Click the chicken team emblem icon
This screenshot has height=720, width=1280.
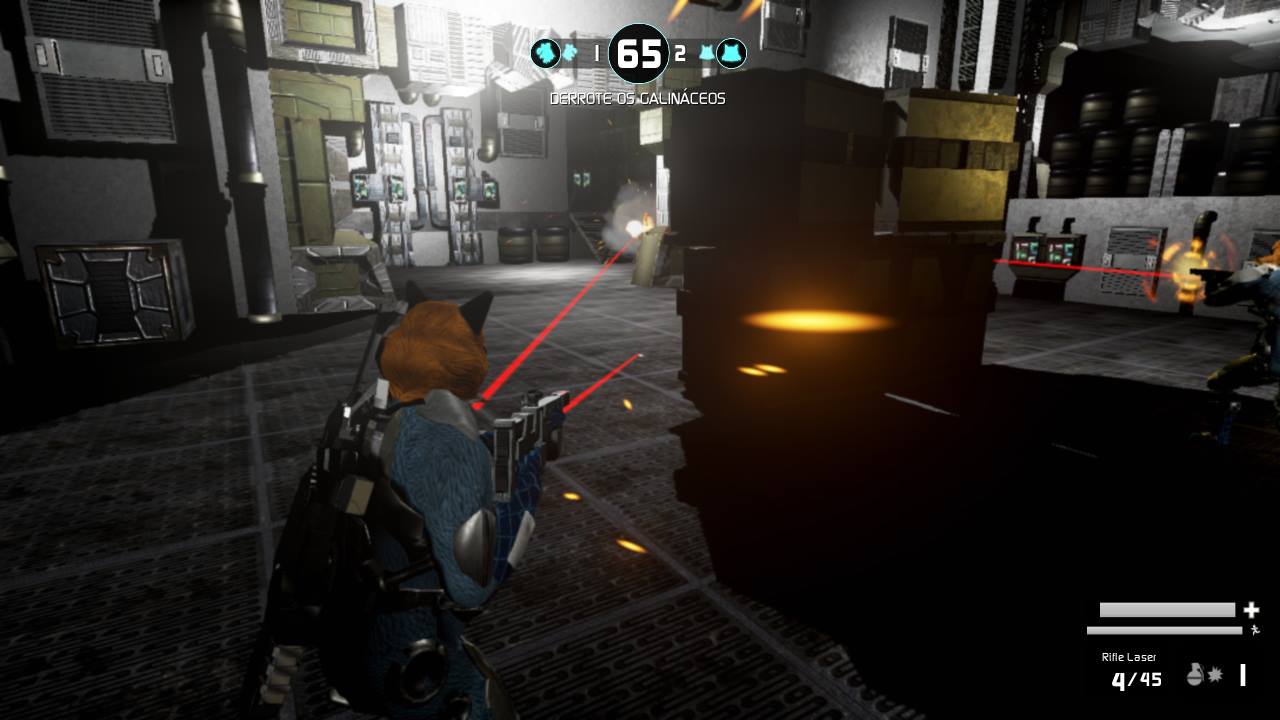[731, 53]
